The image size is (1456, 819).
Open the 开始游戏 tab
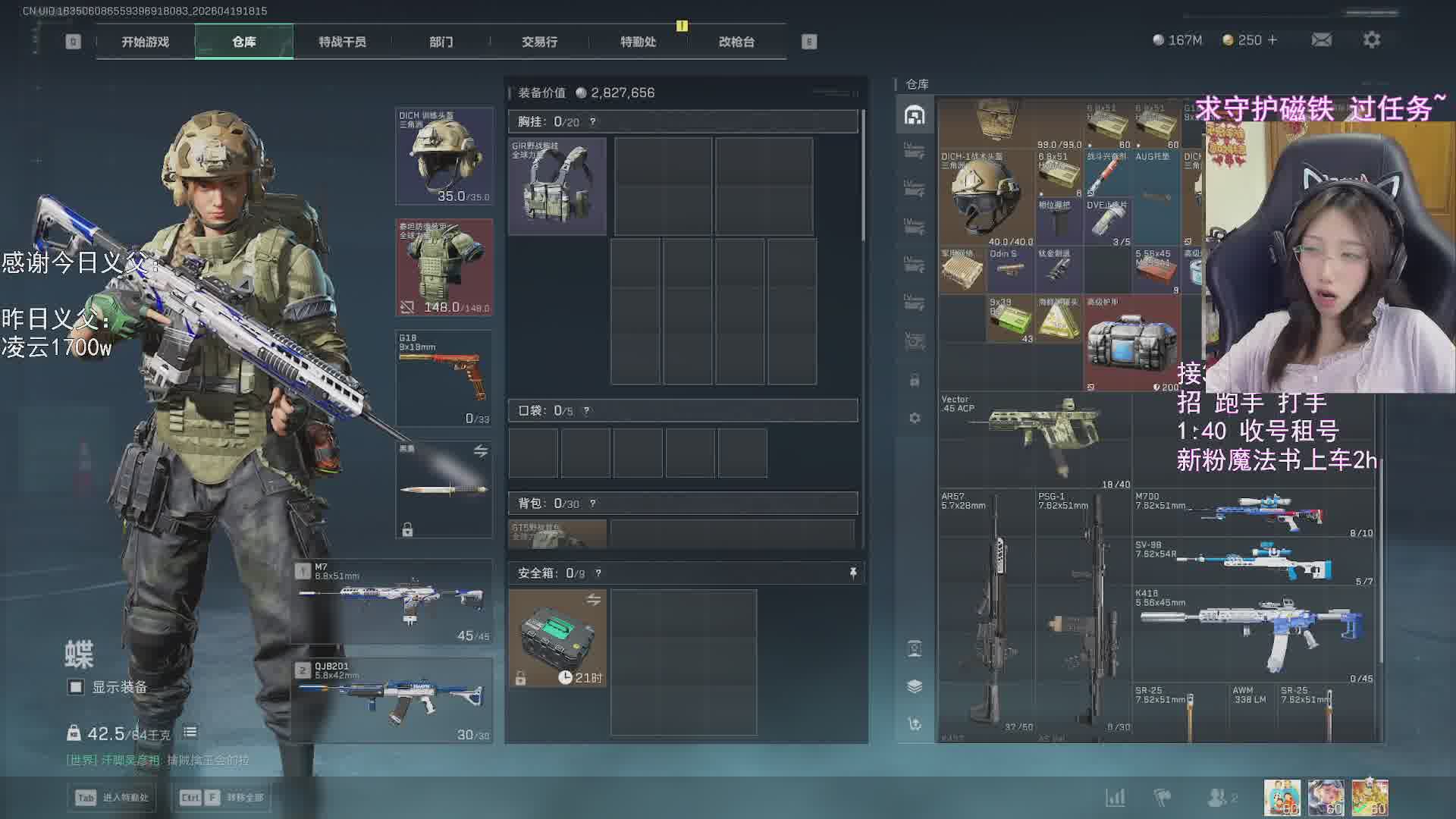click(145, 42)
